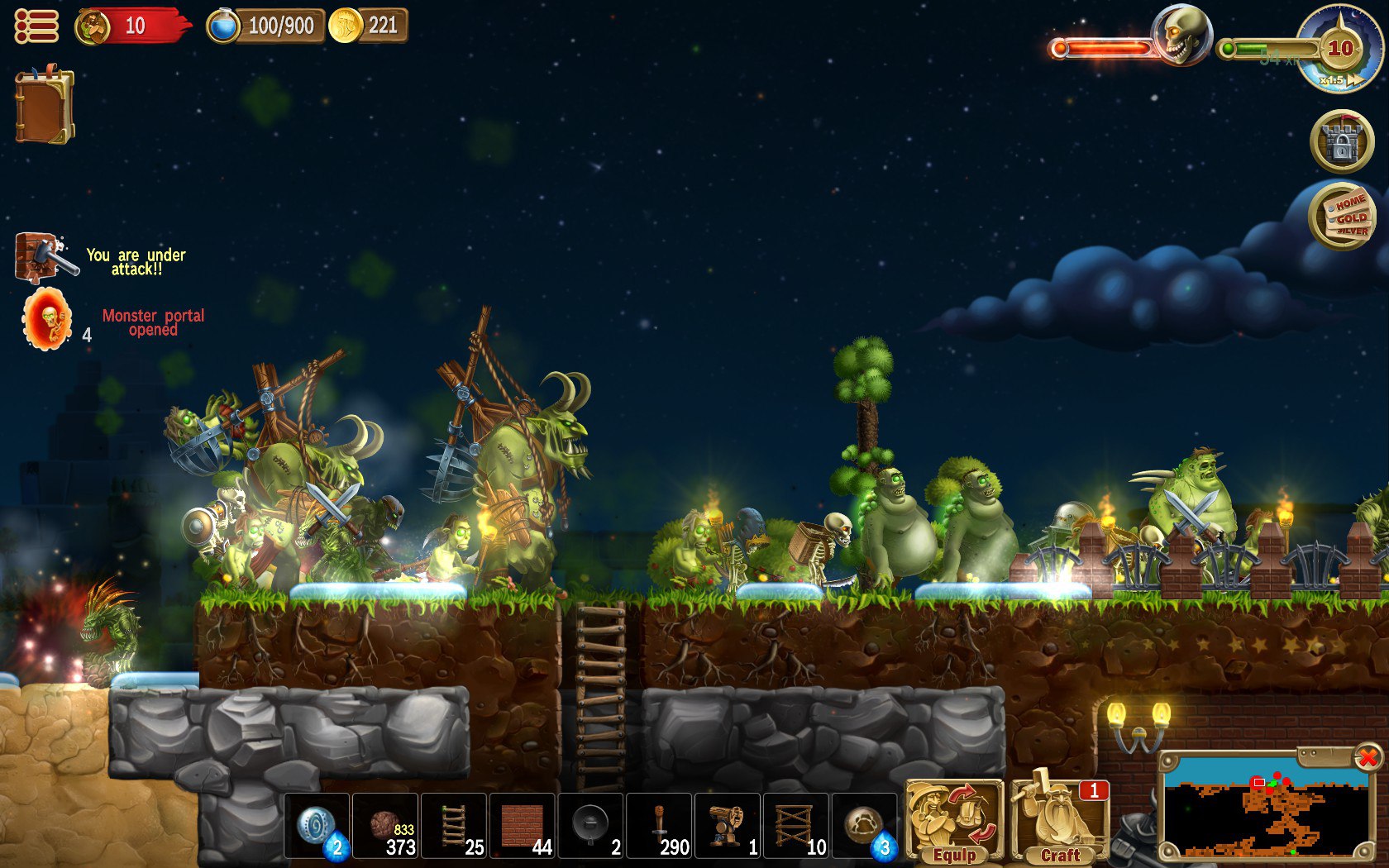The width and height of the screenshot is (1389, 868).
Task: Open the blue rune spell in hotbar
Action: point(317,827)
